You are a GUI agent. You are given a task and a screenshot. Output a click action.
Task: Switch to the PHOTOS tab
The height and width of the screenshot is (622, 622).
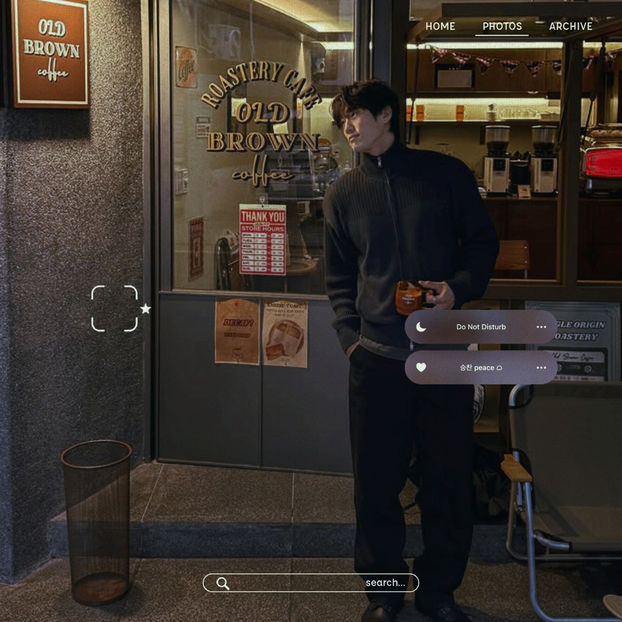[502, 27]
